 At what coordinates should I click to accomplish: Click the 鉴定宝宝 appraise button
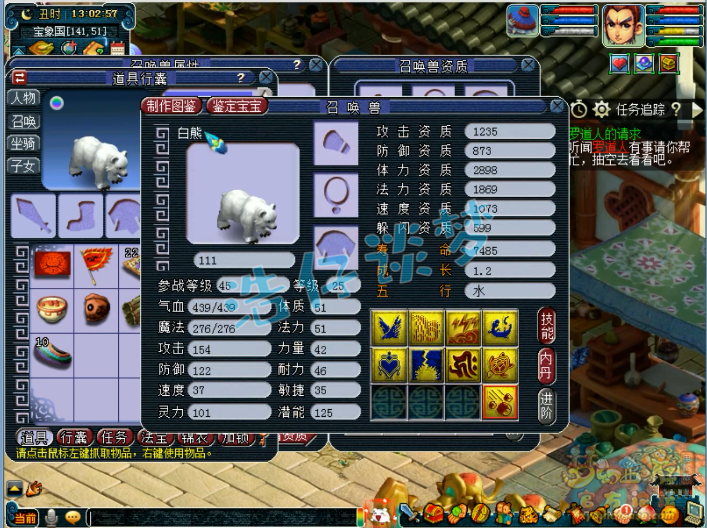click(x=239, y=105)
